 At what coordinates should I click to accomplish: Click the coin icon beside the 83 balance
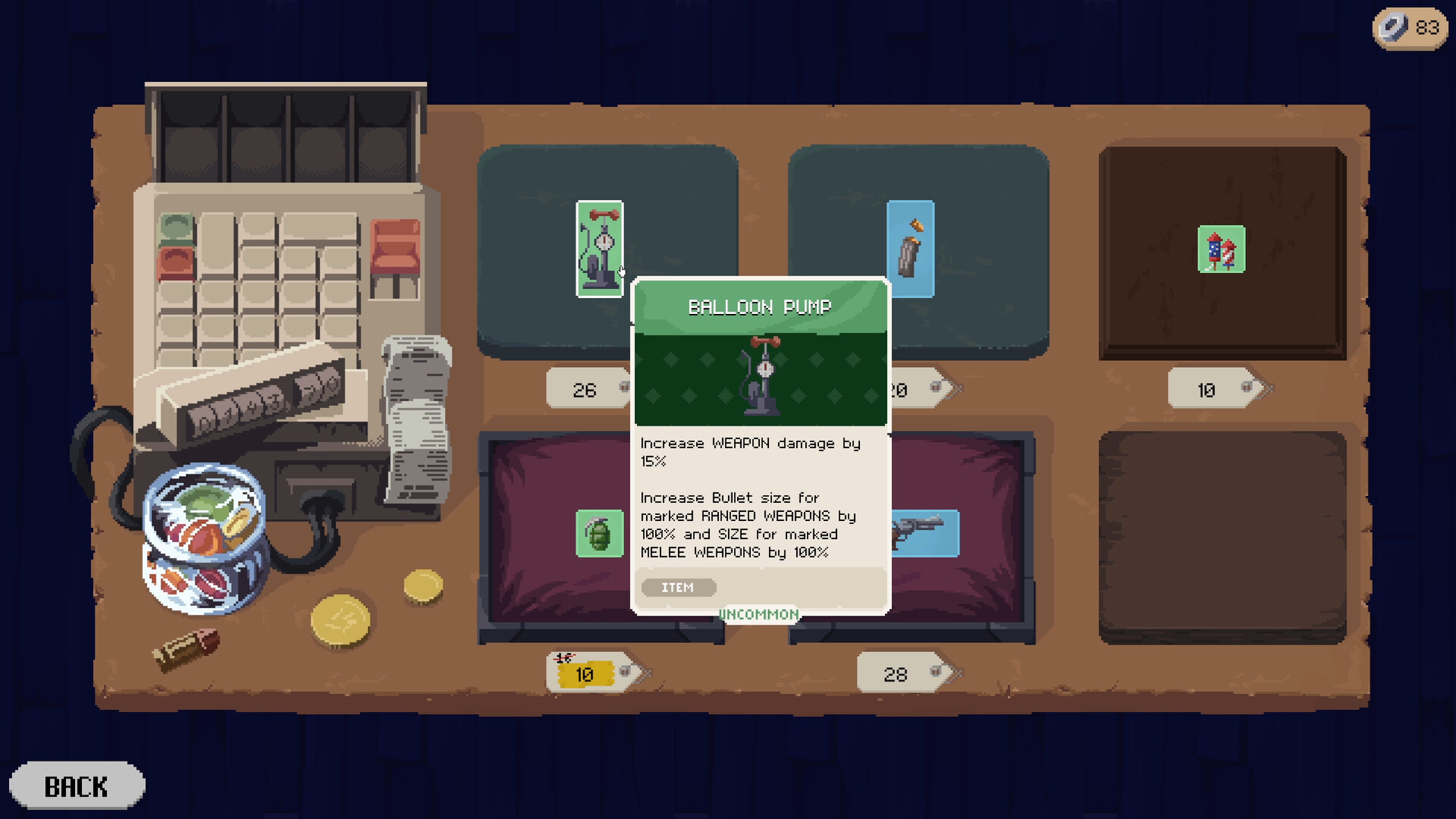(x=1392, y=28)
